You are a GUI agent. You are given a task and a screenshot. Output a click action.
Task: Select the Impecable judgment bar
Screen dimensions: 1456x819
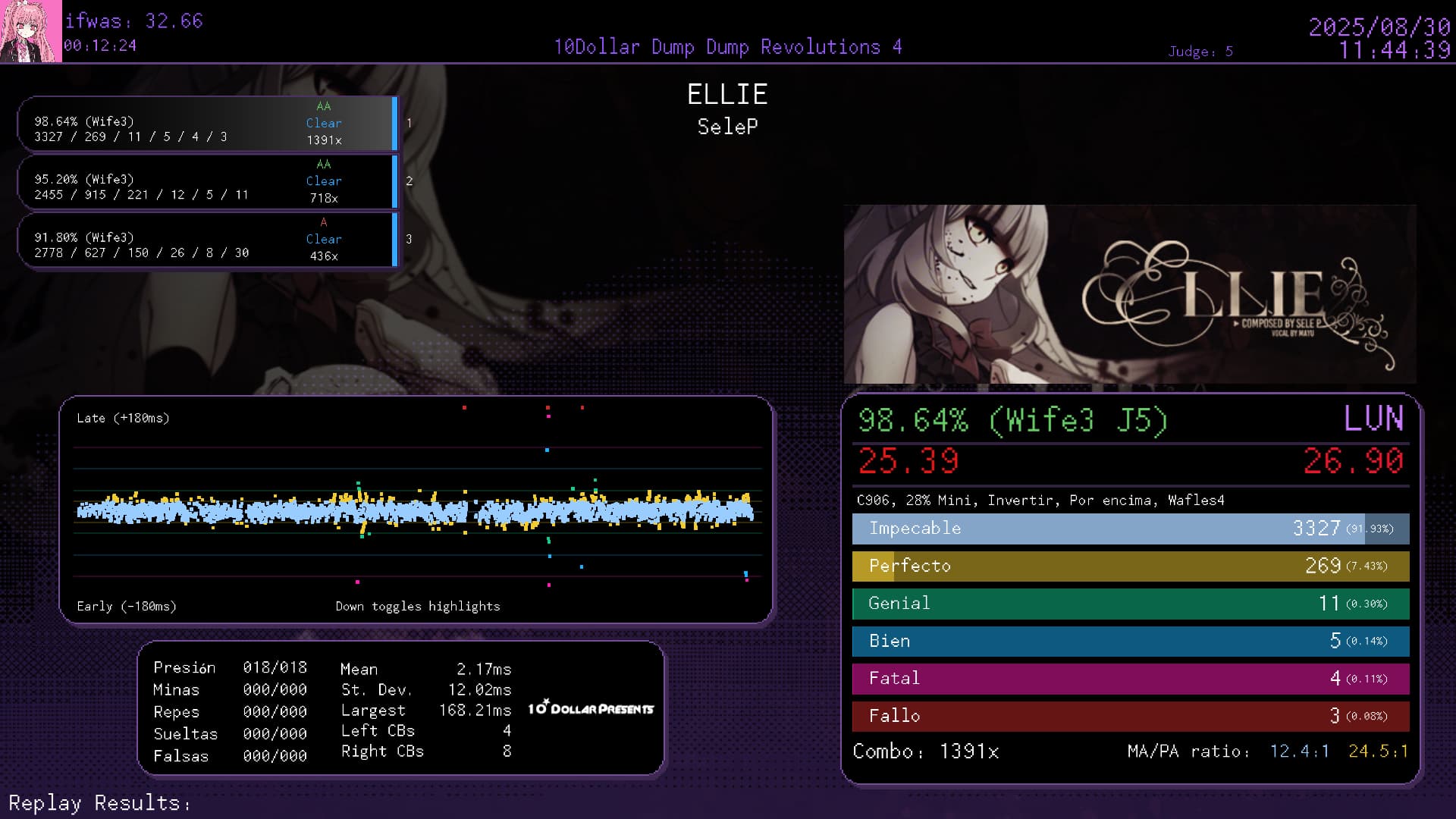pos(1130,529)
